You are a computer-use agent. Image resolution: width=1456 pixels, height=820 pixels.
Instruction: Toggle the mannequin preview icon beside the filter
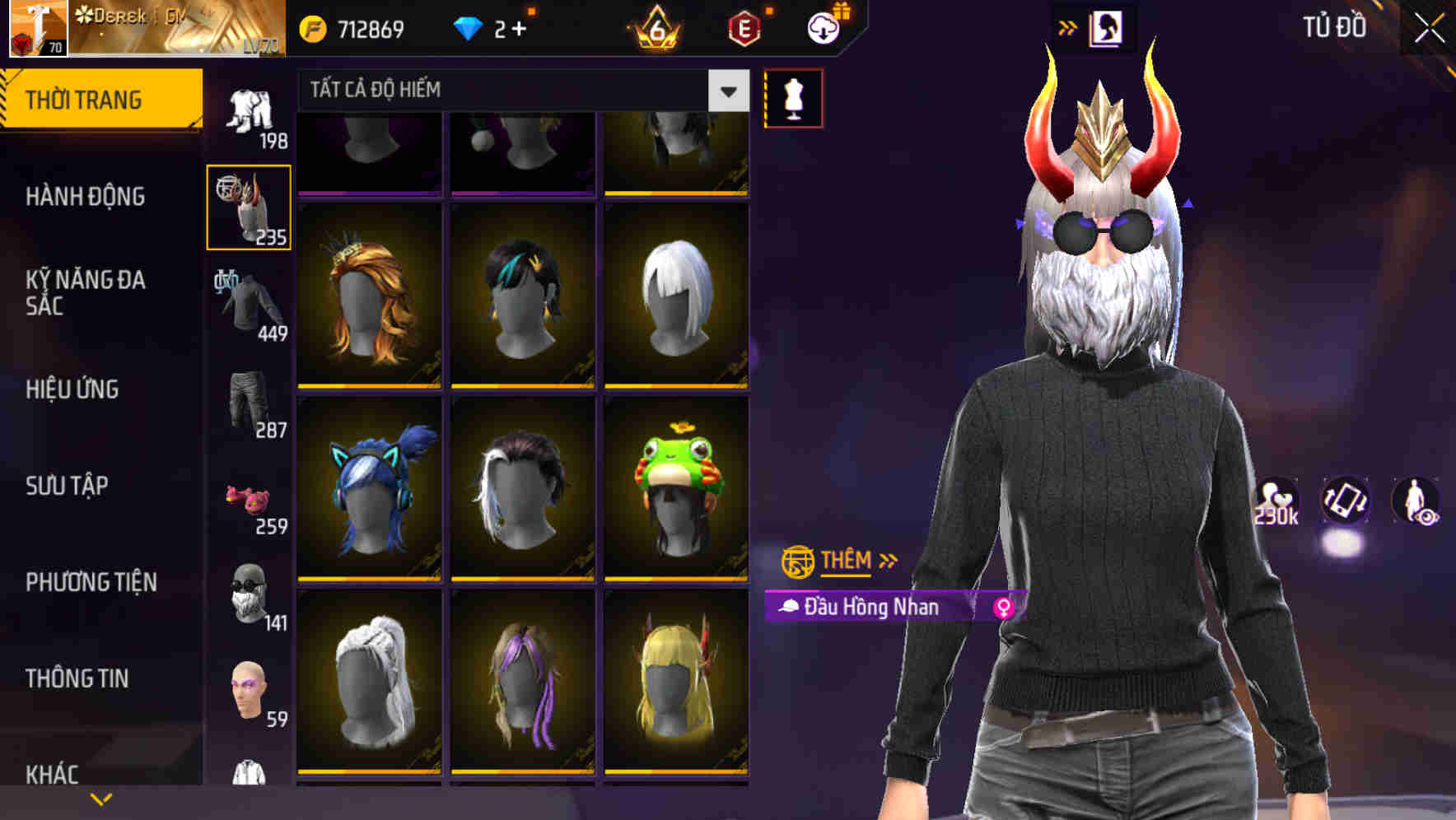tap(794, 96)
